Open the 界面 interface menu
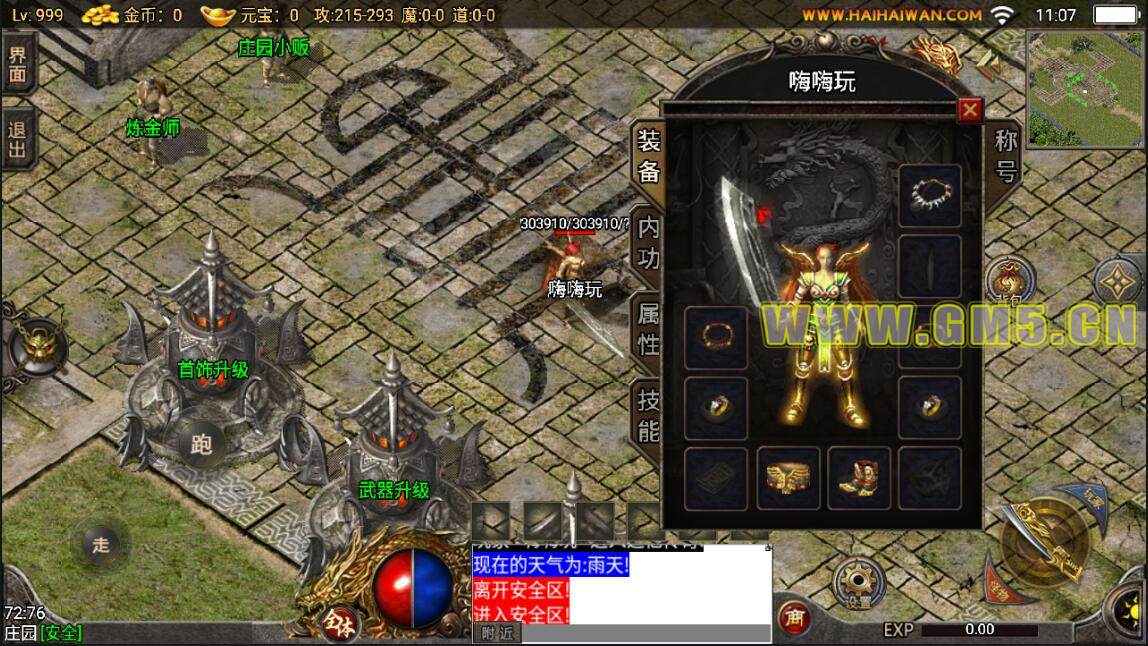Viewport: 1148px width, 646px height. point(17,63)
